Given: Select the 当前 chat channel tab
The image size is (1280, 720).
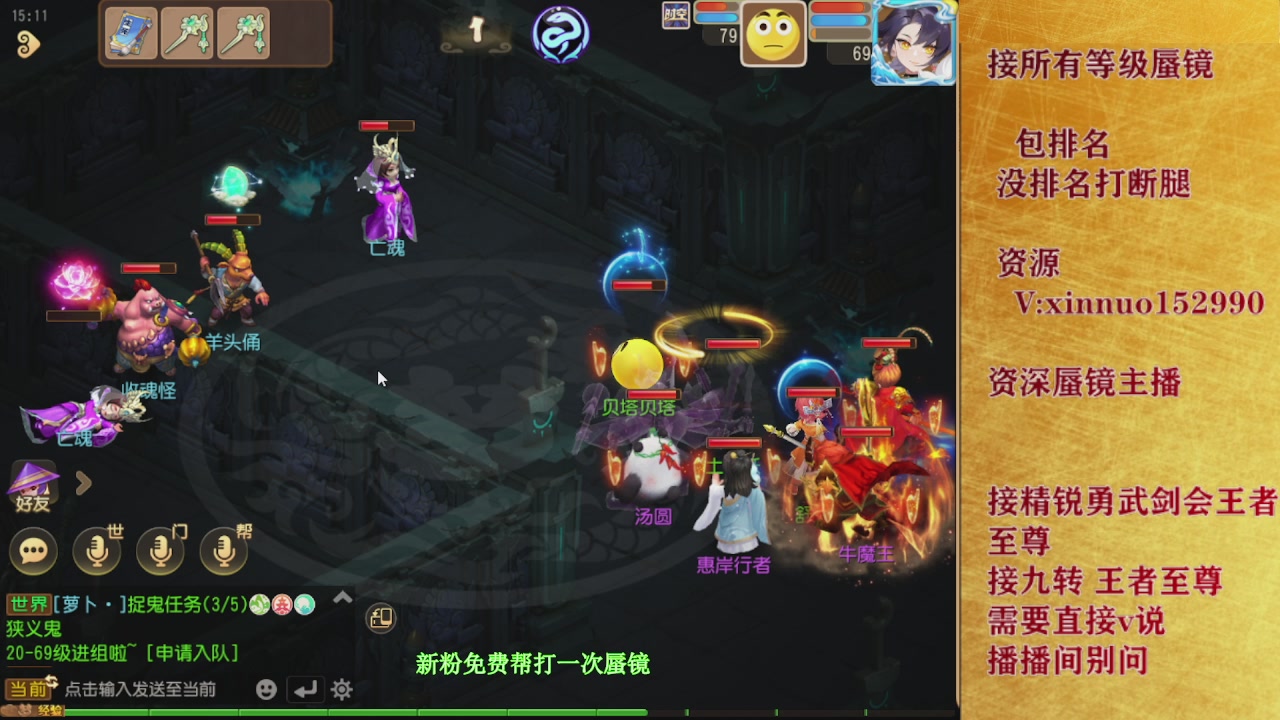Looking at the screenshot, I should [x=25, y=687].
